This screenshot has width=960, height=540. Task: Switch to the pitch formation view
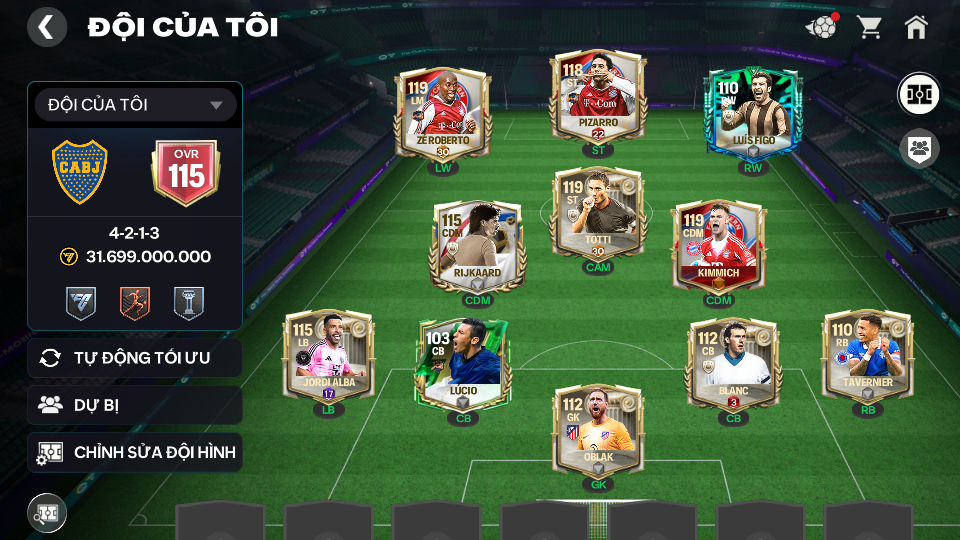pyautogui.click(x=917, y=93)
